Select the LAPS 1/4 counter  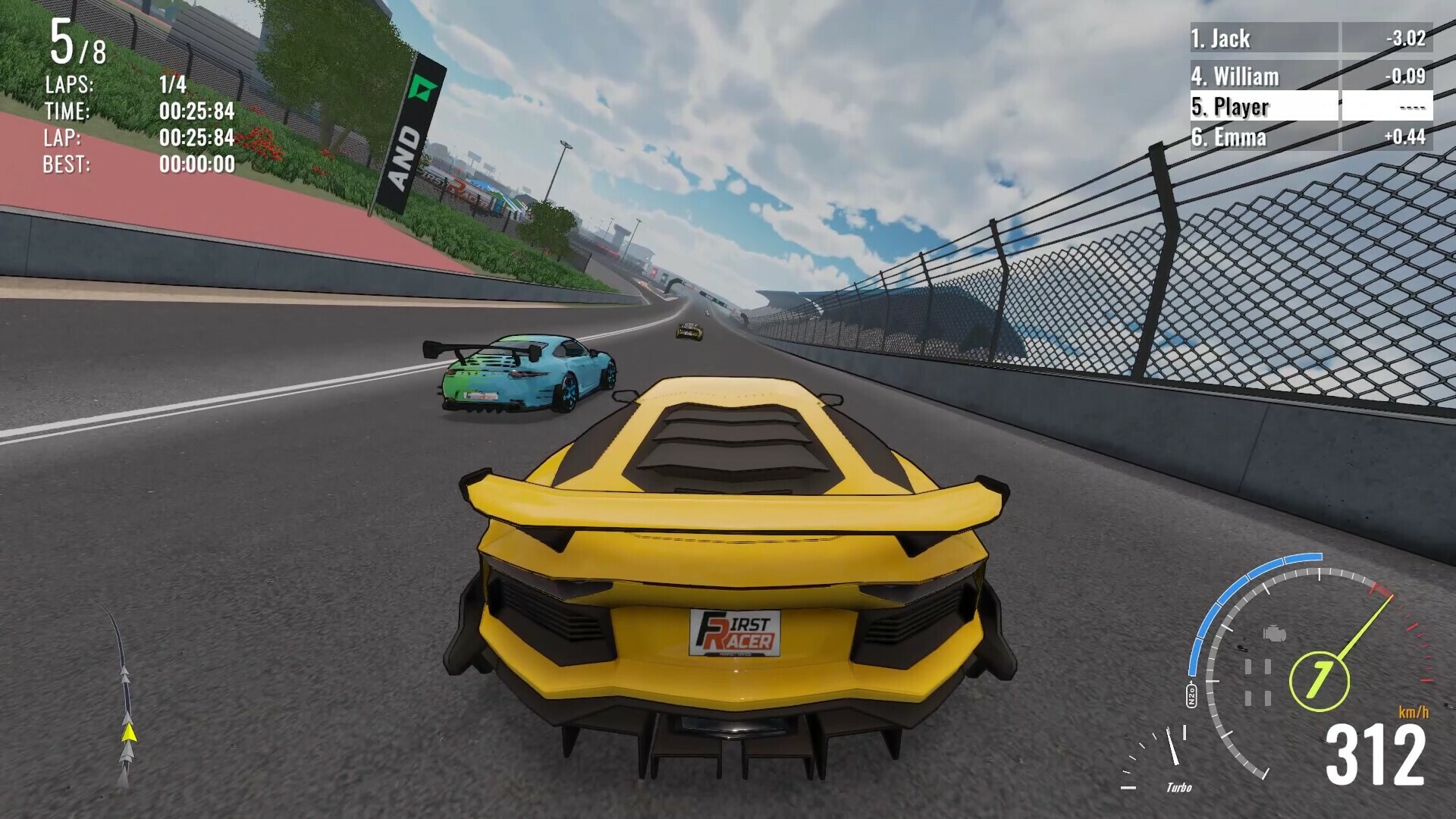[171, 86]
